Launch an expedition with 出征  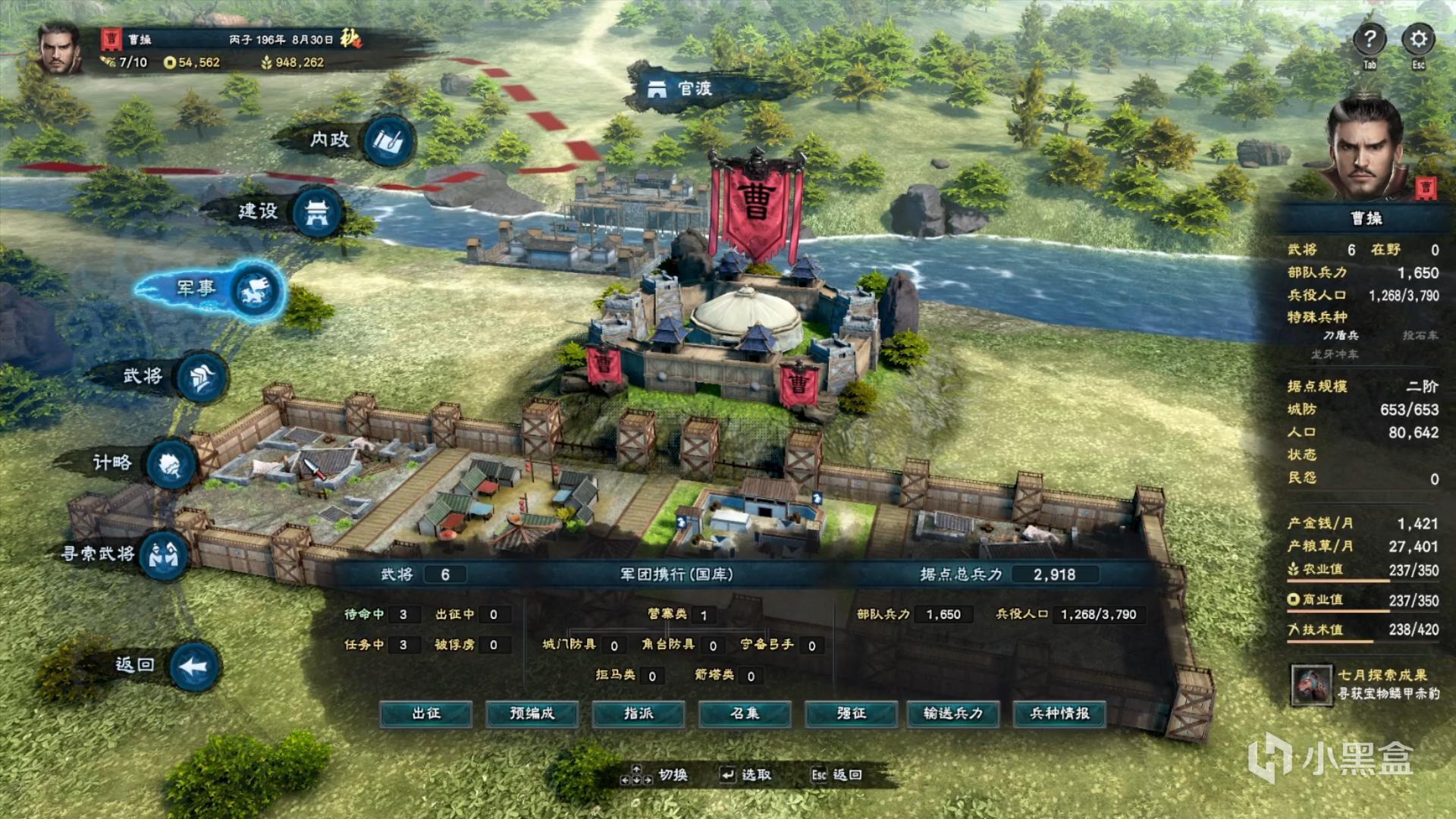pyautogui.click(x=426, y=714)
